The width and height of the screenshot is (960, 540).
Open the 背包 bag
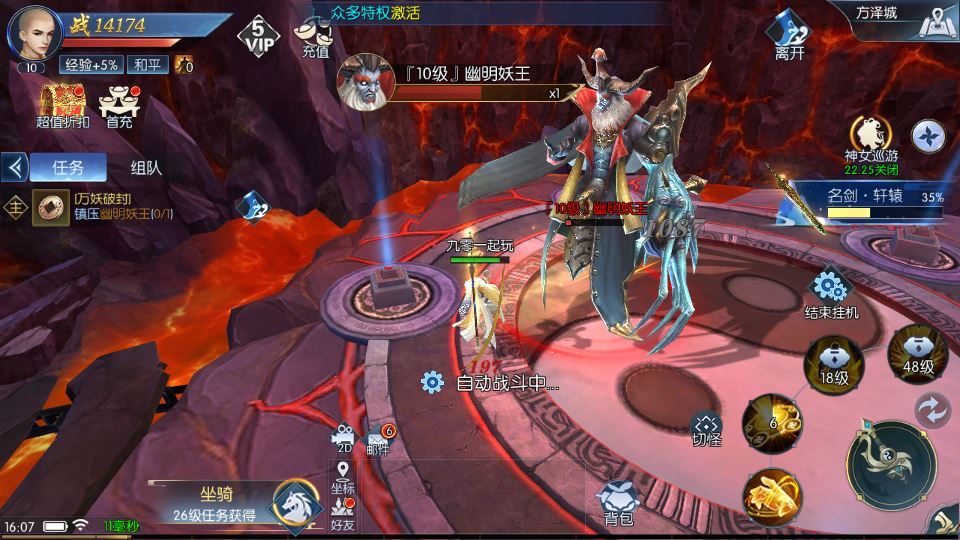point(618,500)
